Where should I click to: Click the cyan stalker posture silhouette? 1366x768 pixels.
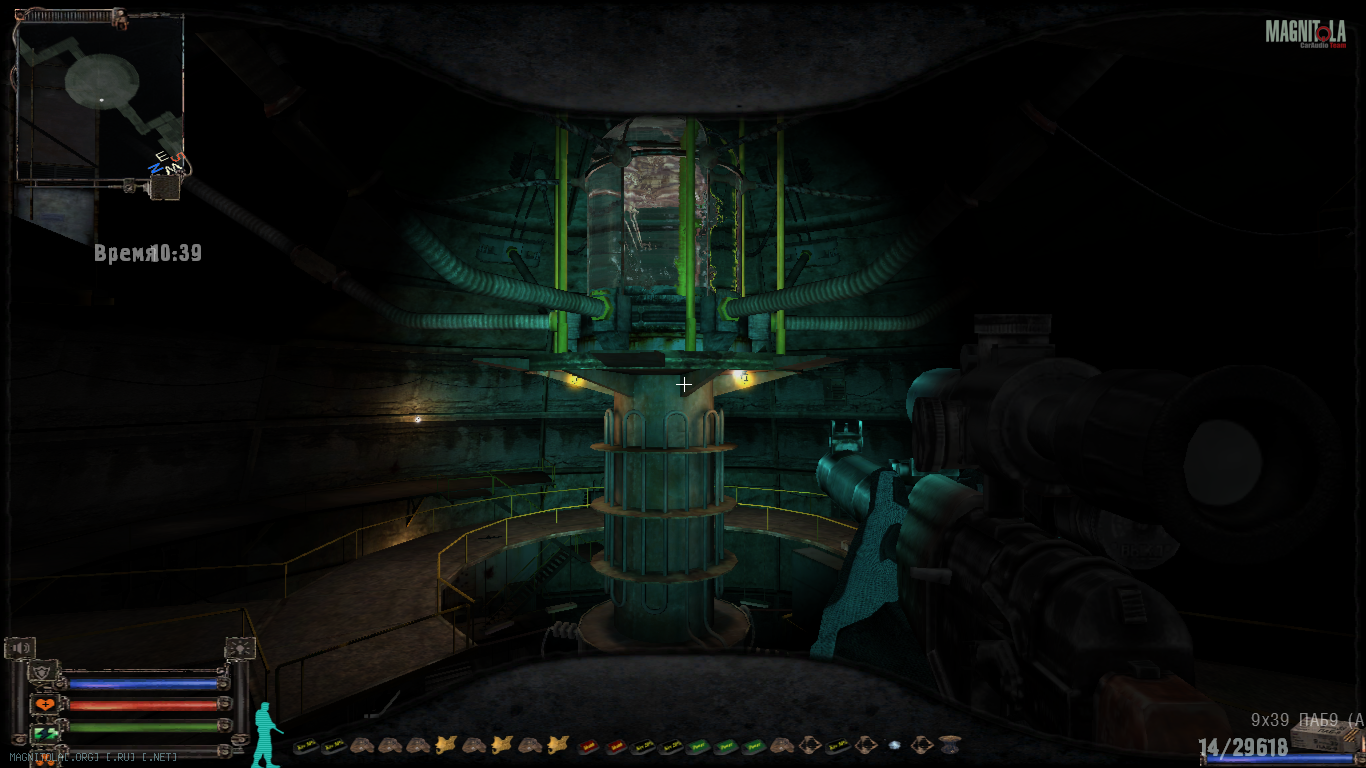(x=266, y=734)
